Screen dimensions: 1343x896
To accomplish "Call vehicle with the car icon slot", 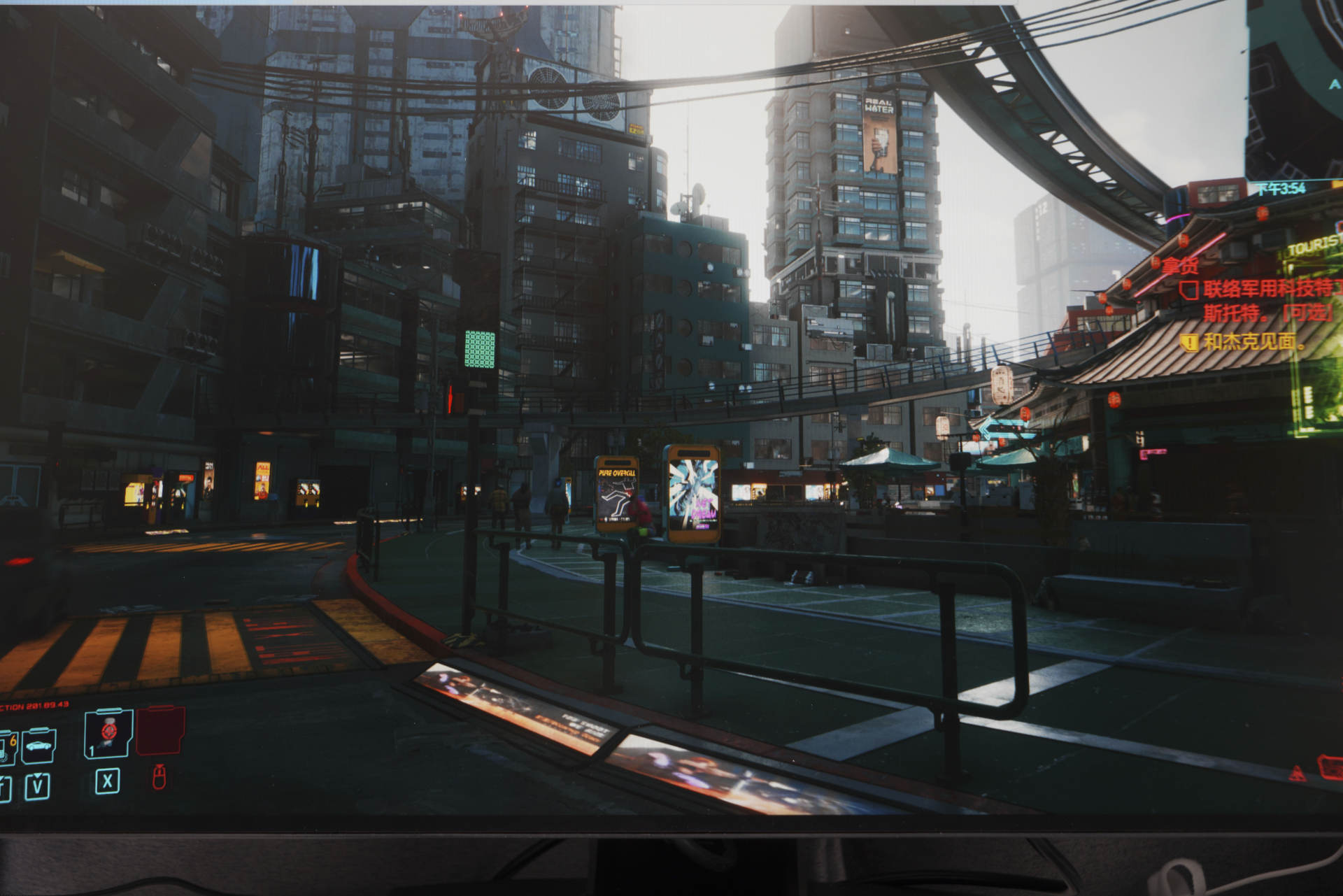I will tap(38, 746).
